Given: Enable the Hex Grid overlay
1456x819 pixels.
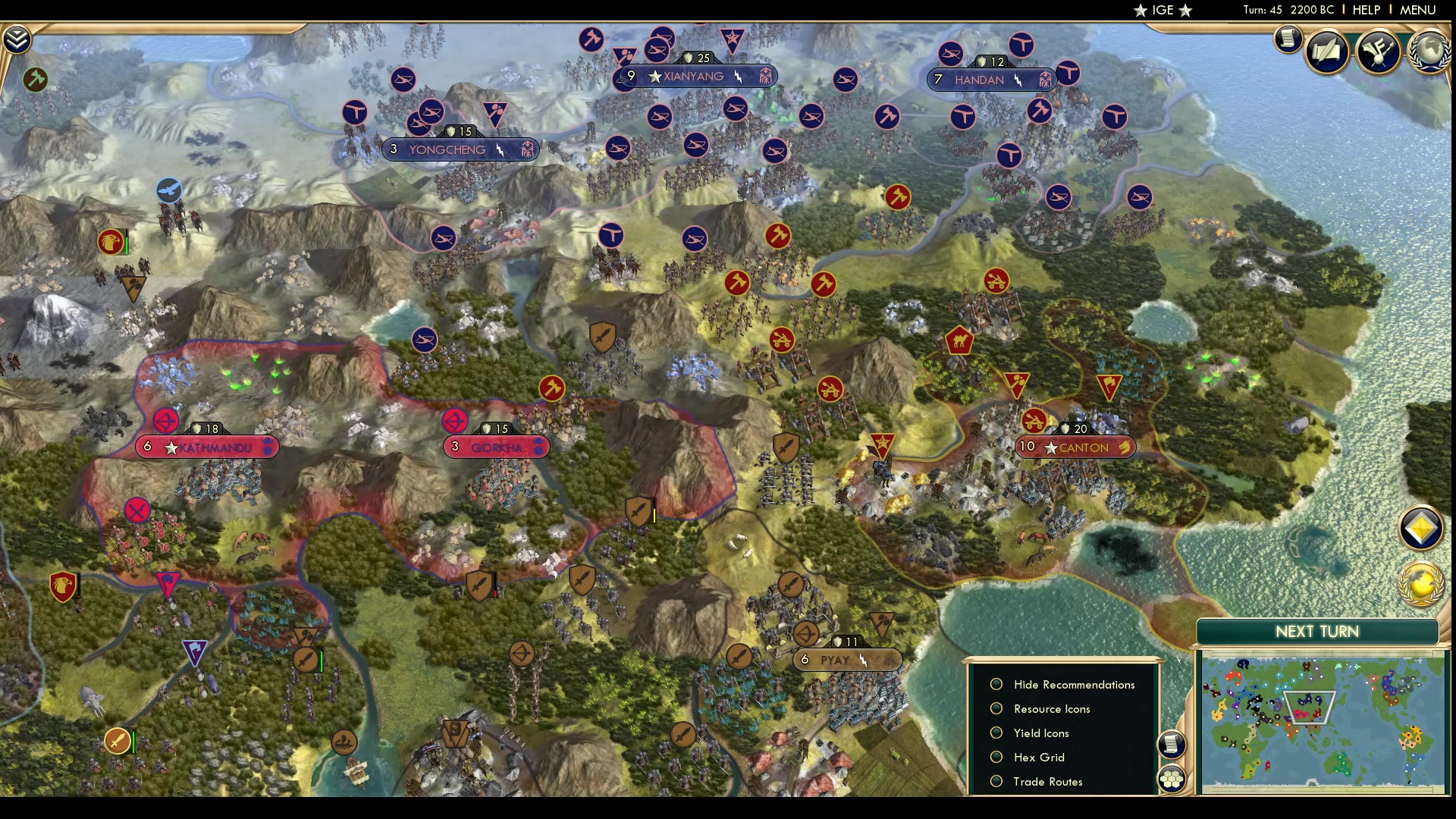Looking at the screenshot, I should coord(996,757).
